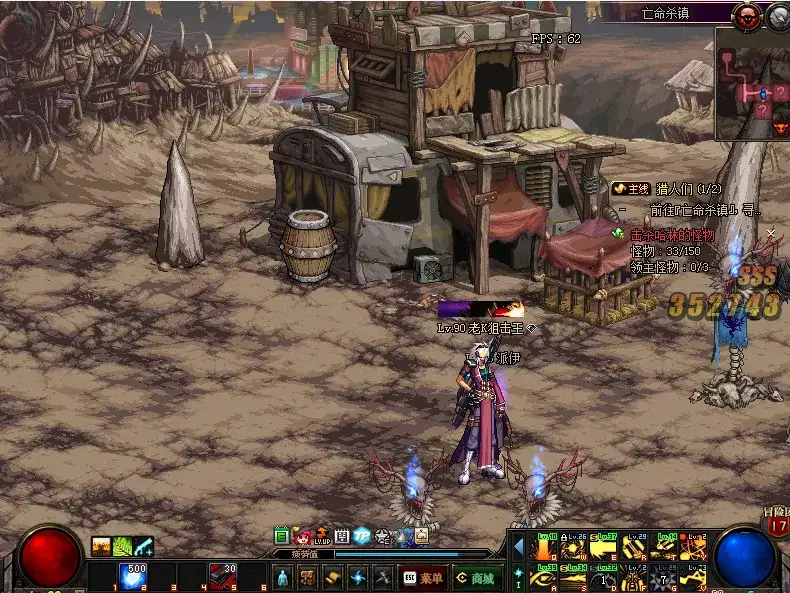The image size is (790, 593).
Task: Click the 击杀哈林的怪物 kill objective entry
Action: [672, 236]
